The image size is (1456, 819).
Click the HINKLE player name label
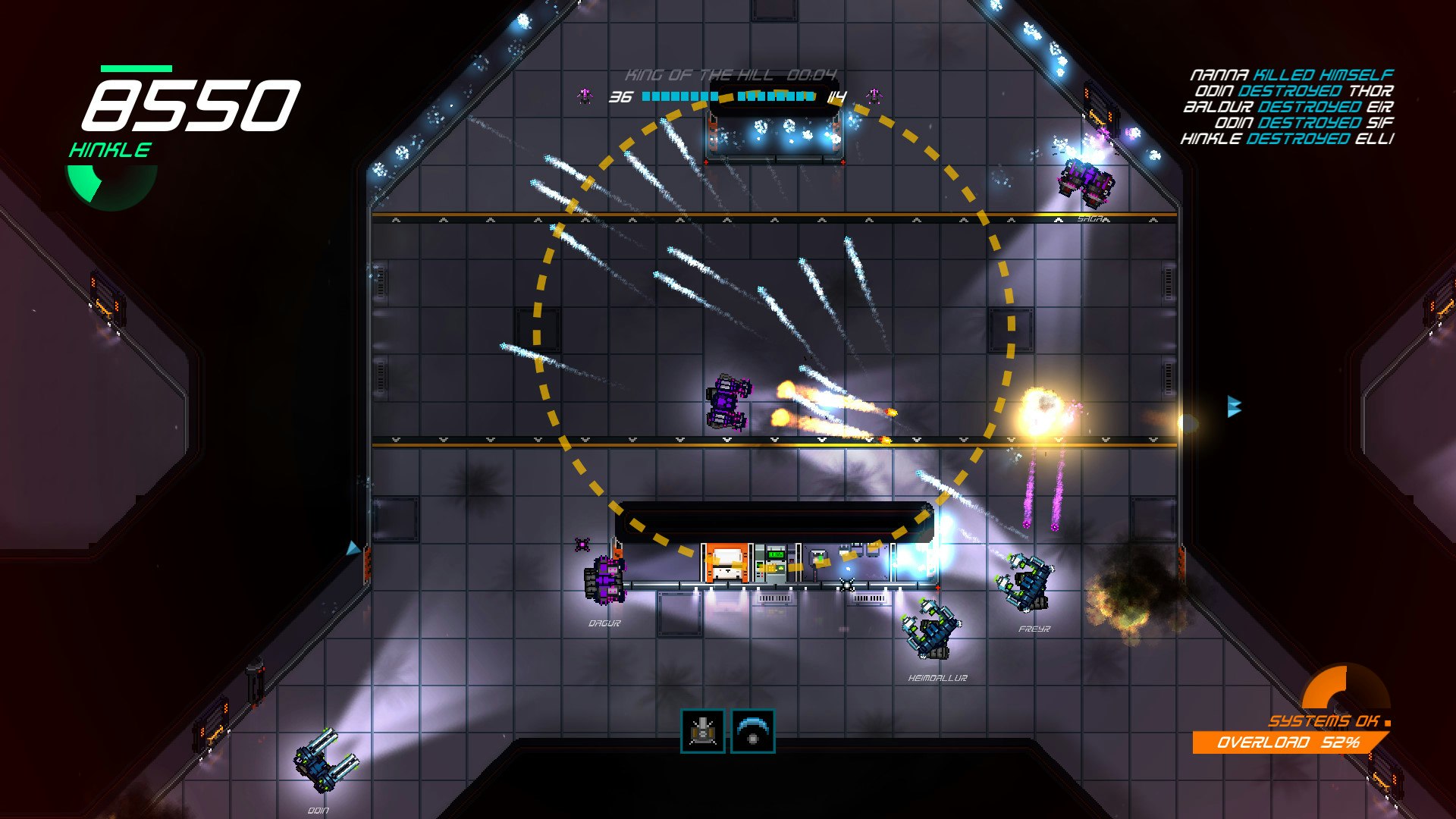109,150
